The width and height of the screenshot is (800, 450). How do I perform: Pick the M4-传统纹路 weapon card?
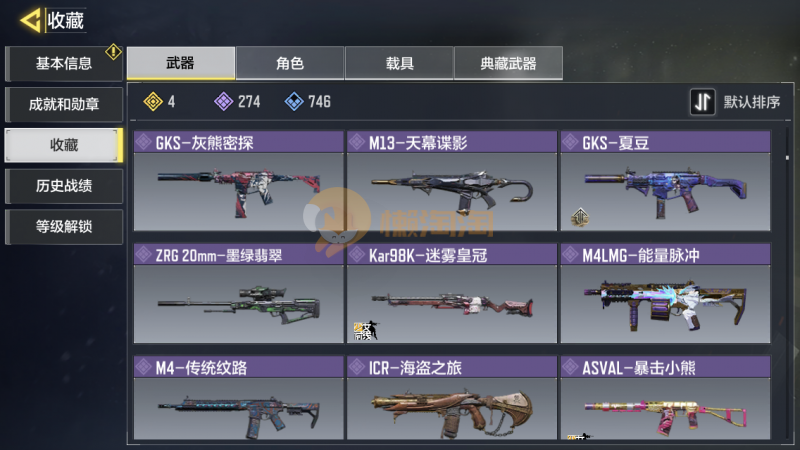tap(238, 400)
